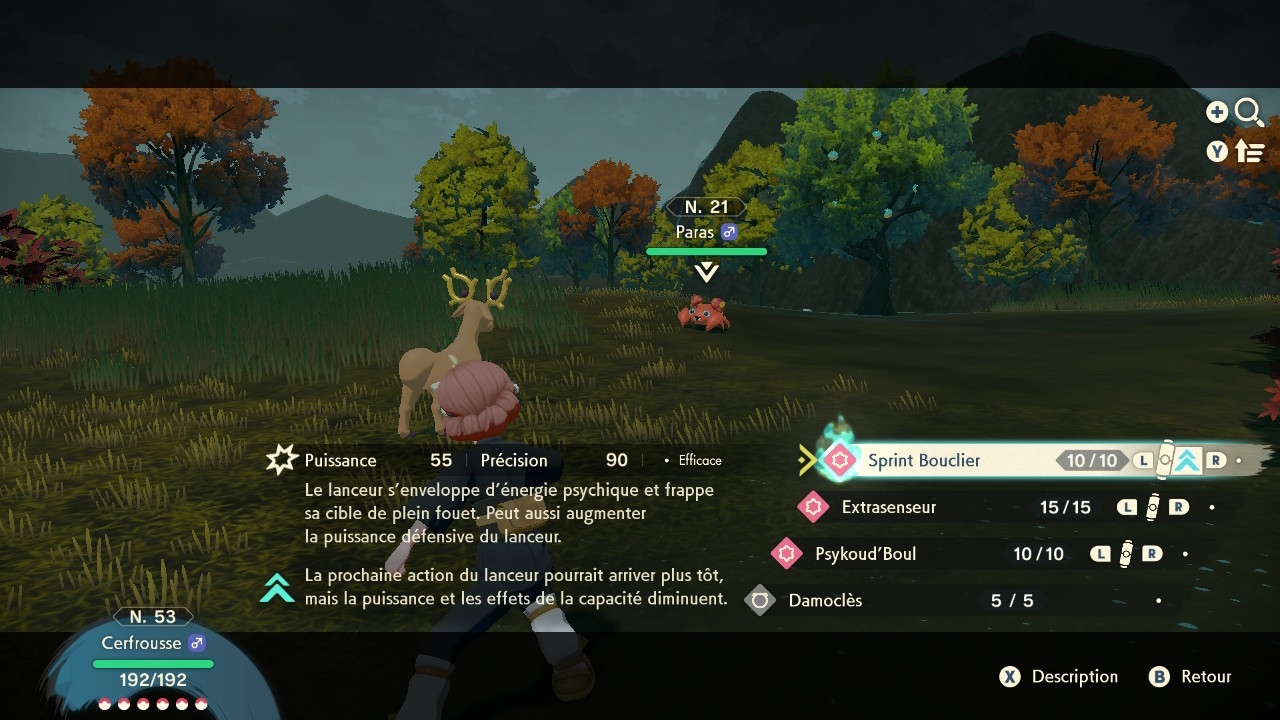1280x720 pixels.
Task: Click the blue double-chevron on the Sprint Bouclier row
Action: click(x=1186, y=461)
